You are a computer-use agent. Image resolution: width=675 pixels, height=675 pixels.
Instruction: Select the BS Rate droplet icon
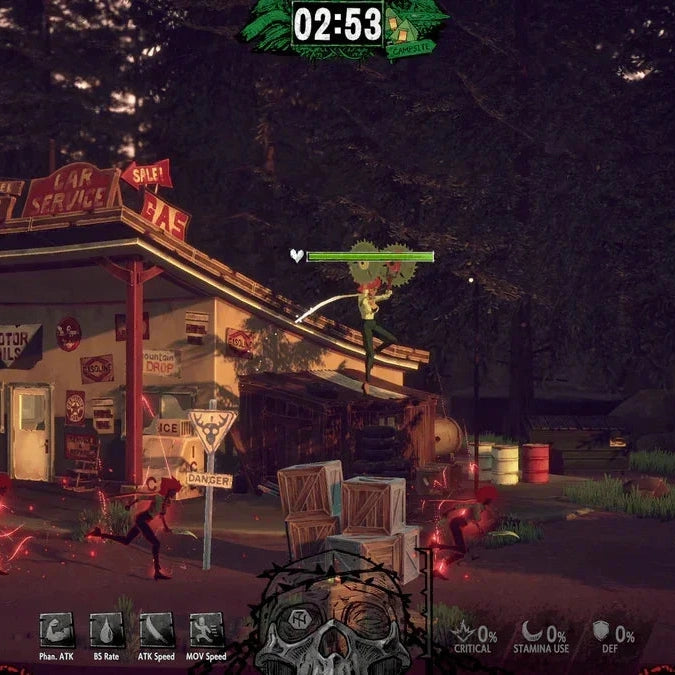point(106,630)
